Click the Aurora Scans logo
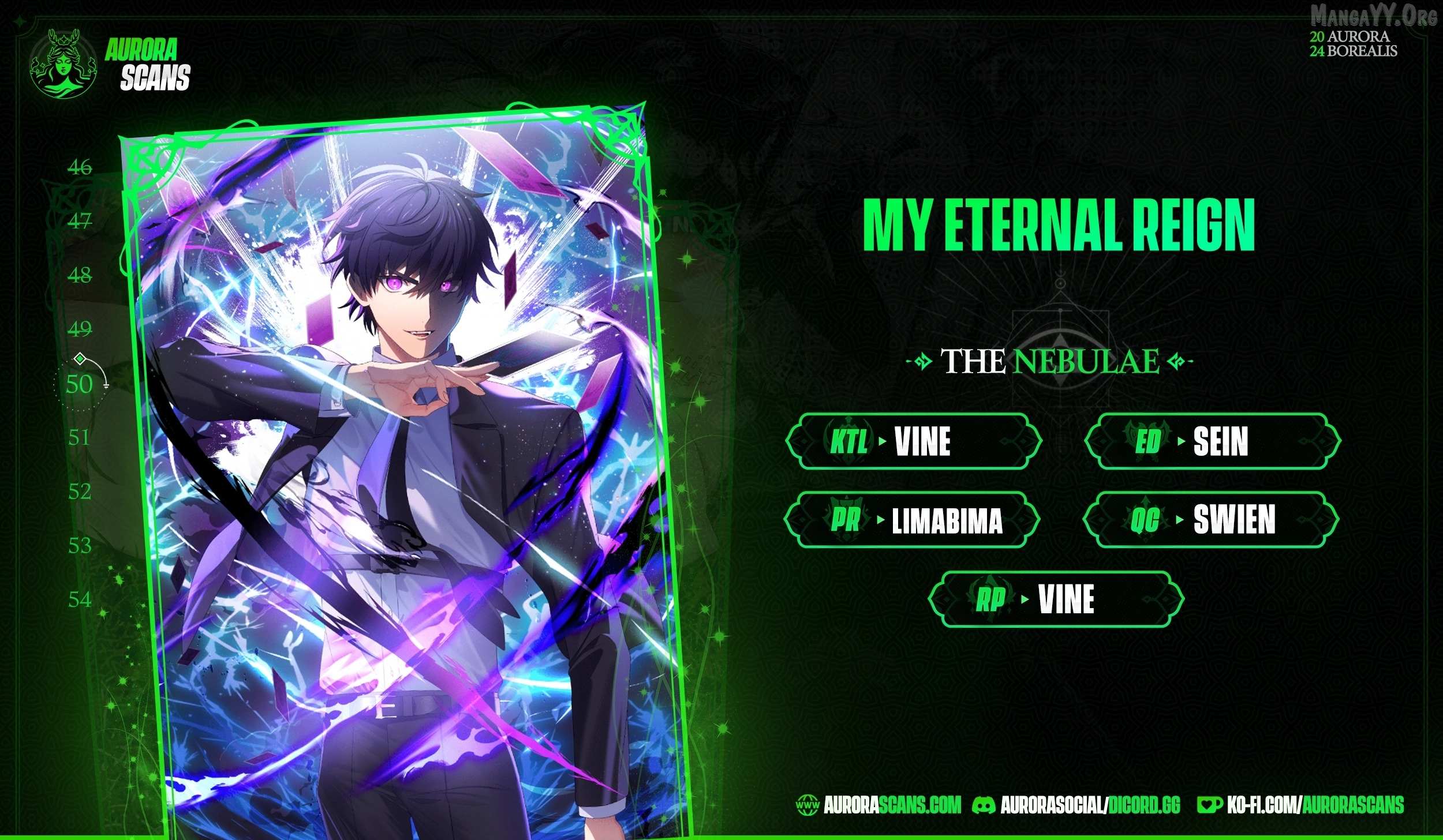1443x840 pixels. (110, 64)
